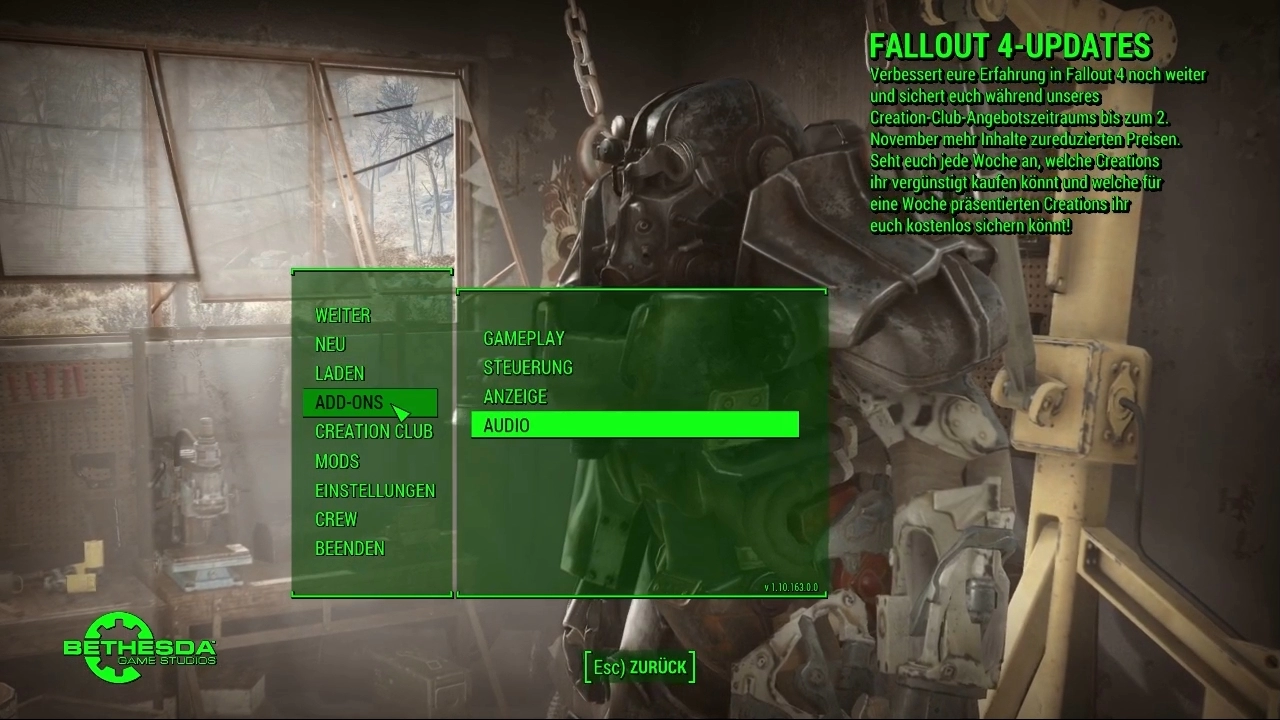Select EINSTELLUNGEN settings entry
Image resolution: width=1280 pixels, height=720 pixels.
point(375,490)
